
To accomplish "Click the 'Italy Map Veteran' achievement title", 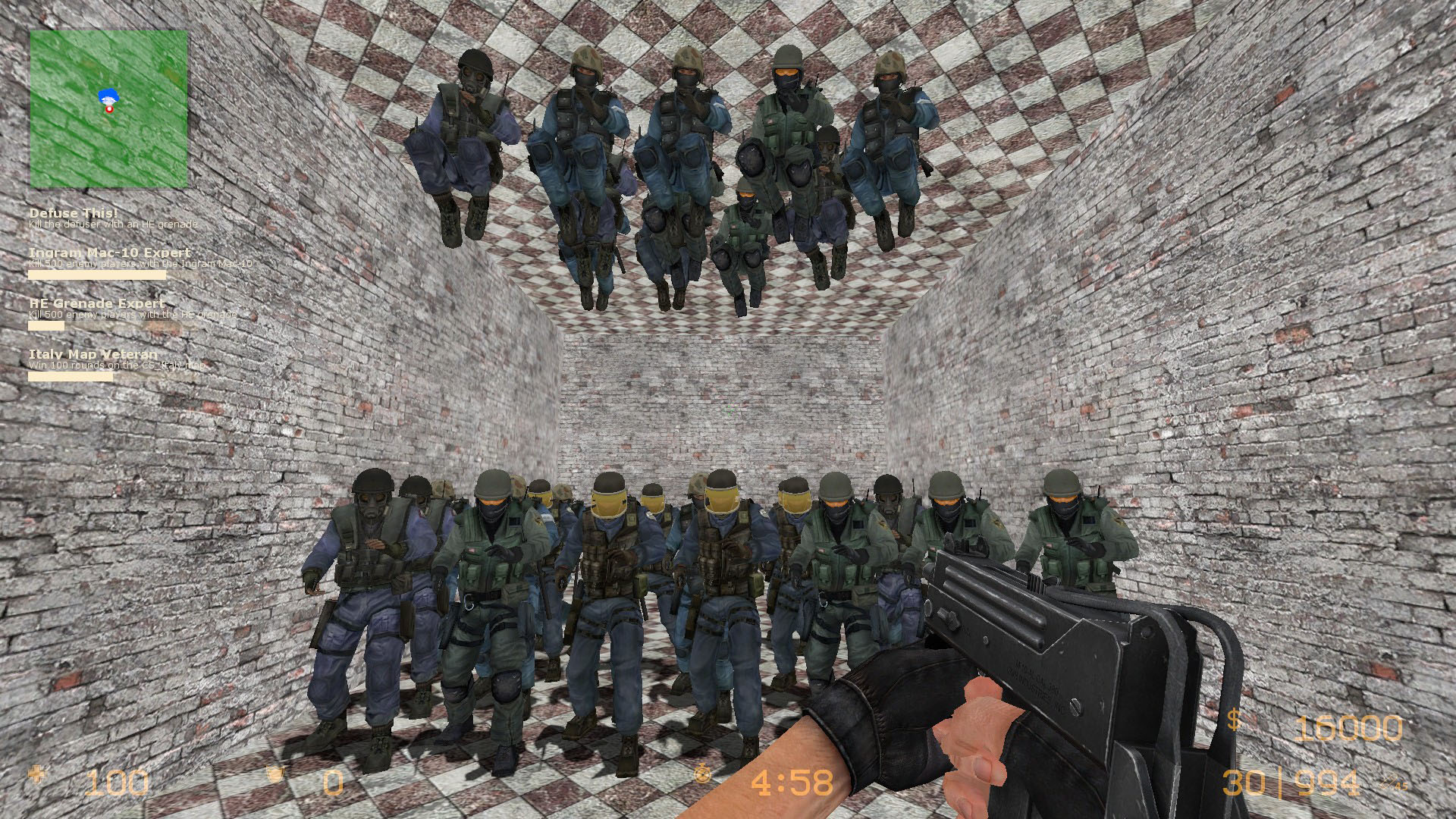I will [92, 353].
